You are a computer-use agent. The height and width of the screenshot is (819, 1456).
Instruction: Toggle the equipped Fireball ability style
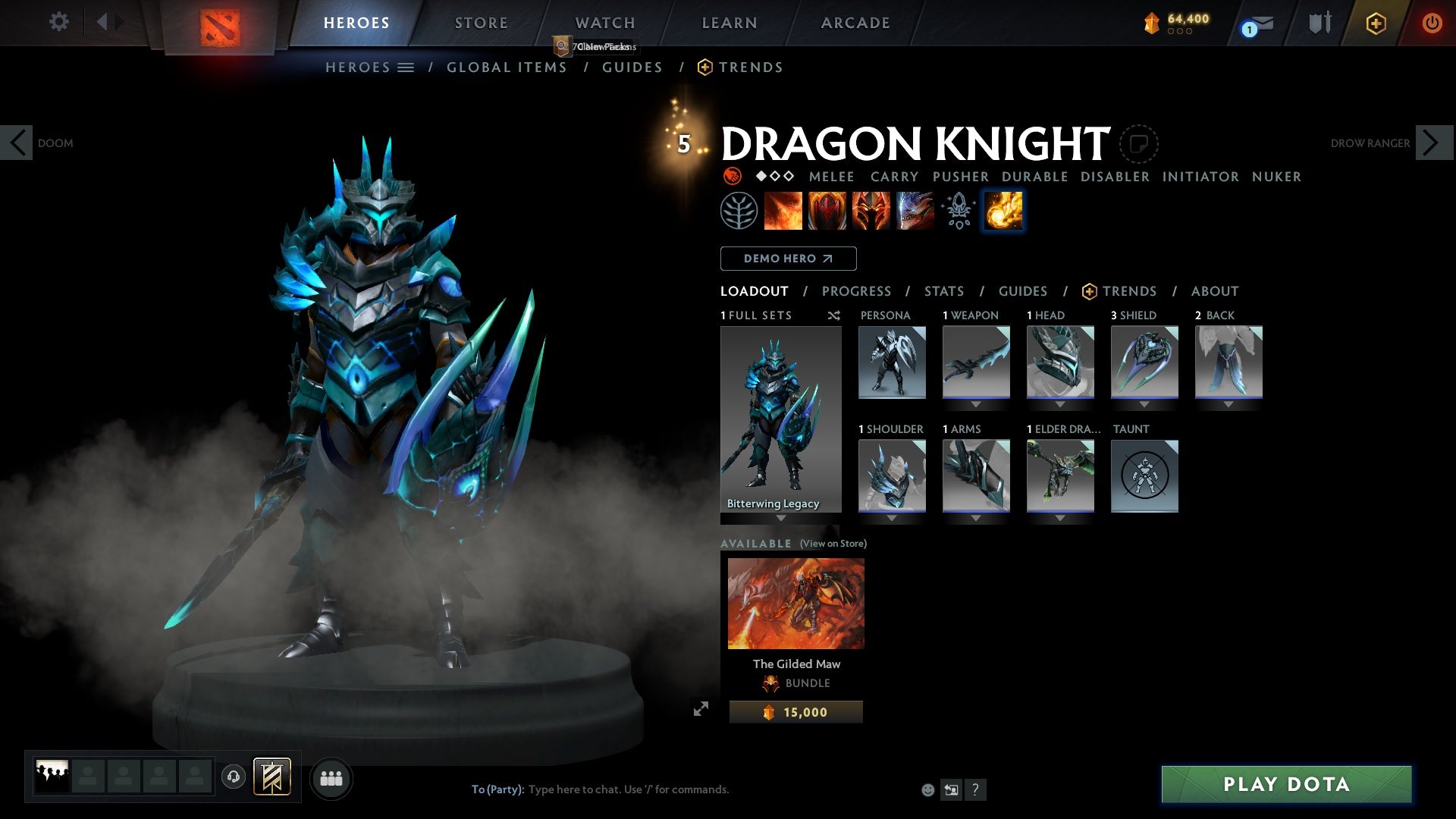point(1002,211)
